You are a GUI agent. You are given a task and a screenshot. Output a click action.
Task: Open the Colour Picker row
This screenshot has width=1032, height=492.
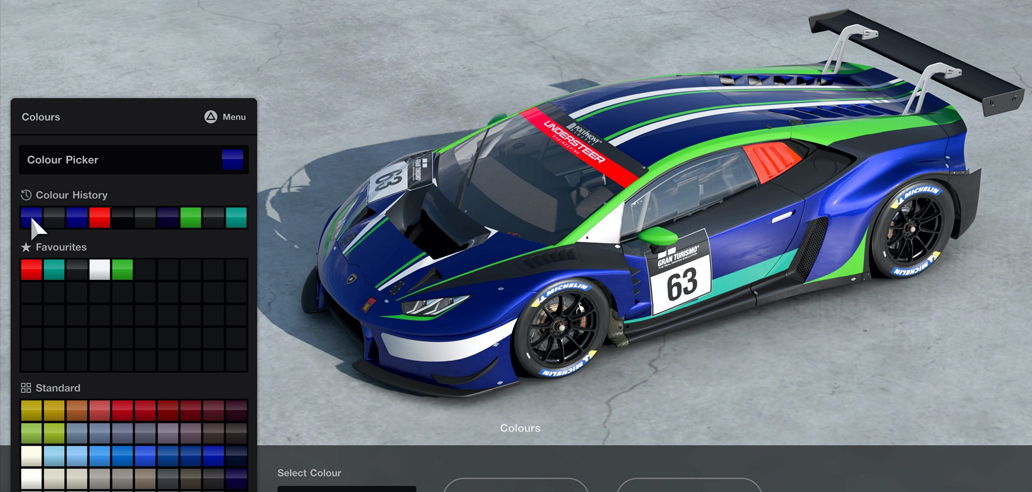[x=133, y=160]
